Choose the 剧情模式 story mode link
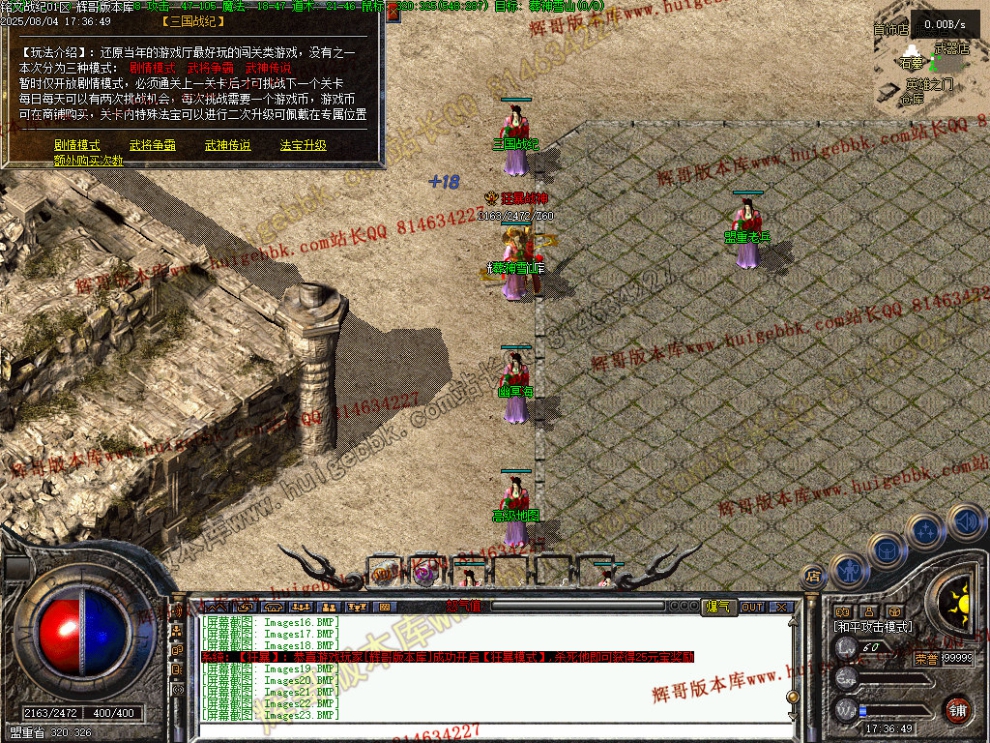This screenshot has width=990, height=743. [77, 145]
